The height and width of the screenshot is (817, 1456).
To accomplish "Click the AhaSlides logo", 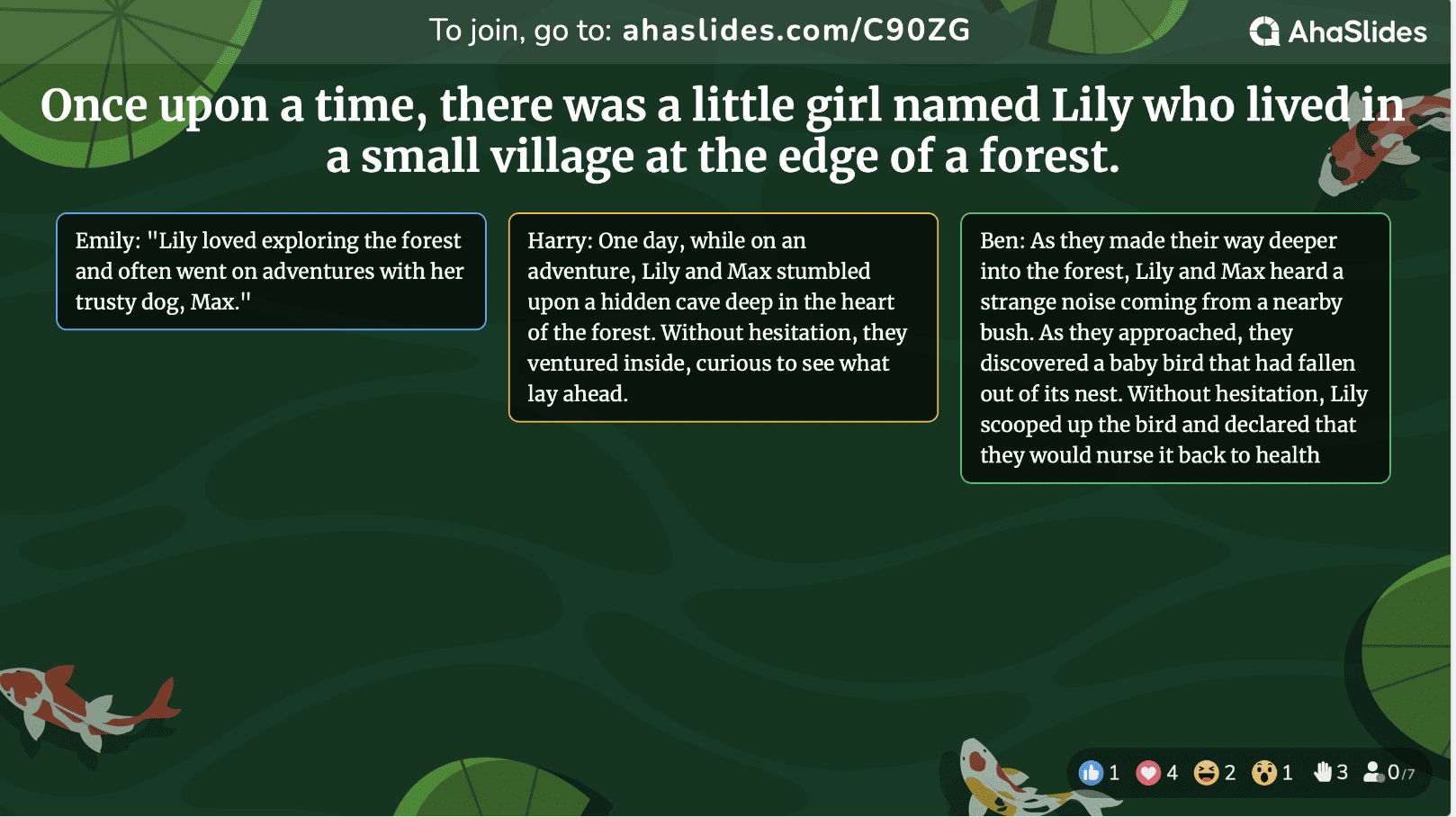I will coord(1337,31).
